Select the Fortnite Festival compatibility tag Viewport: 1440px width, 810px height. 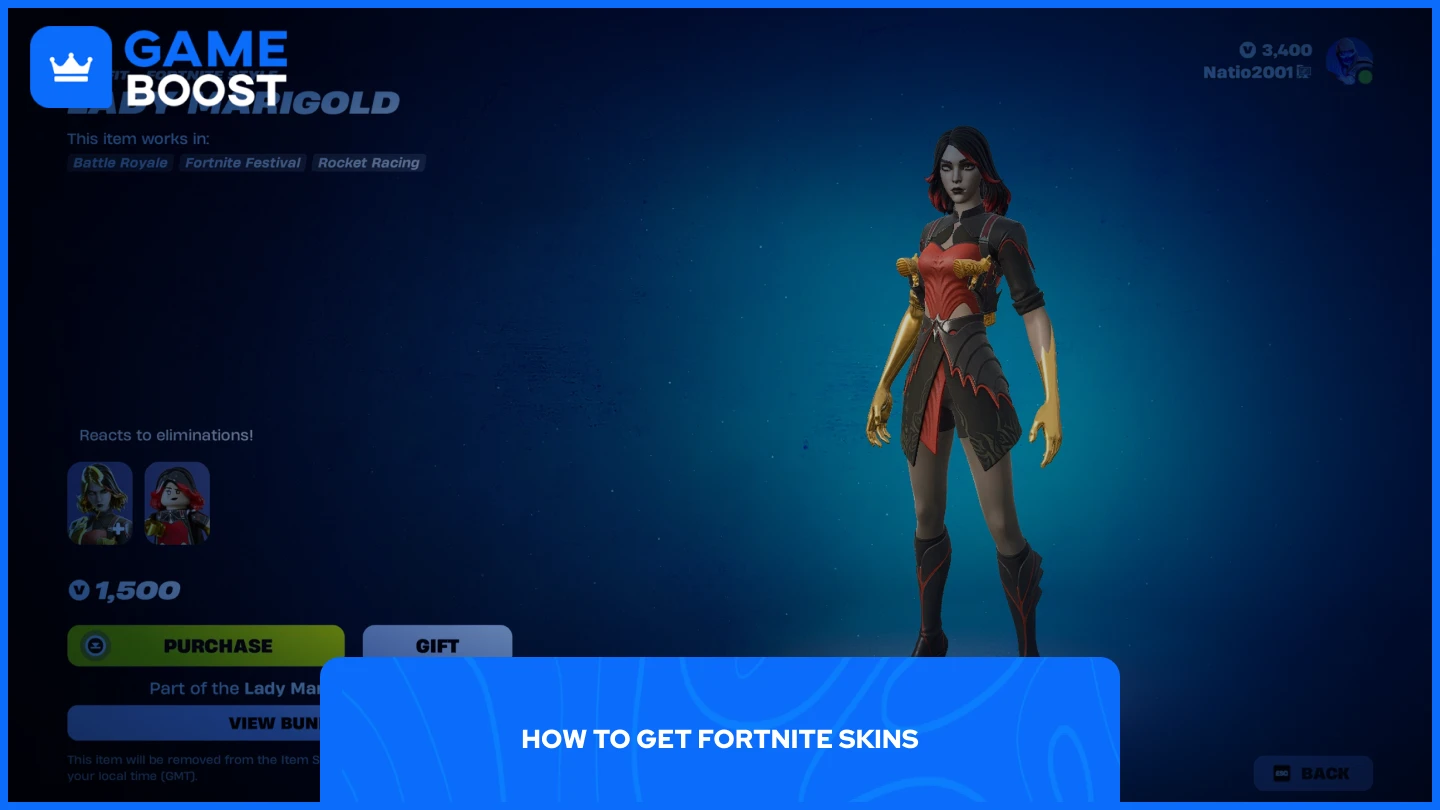click(x=242, y=163)
